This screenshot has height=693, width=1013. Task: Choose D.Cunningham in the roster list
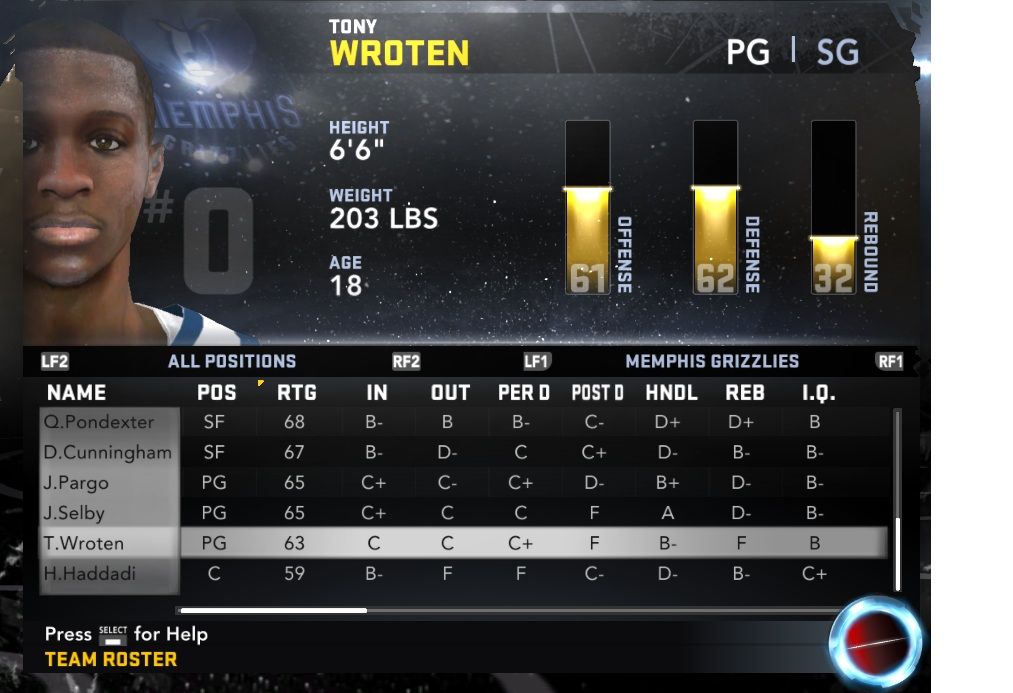coord(108,452)
